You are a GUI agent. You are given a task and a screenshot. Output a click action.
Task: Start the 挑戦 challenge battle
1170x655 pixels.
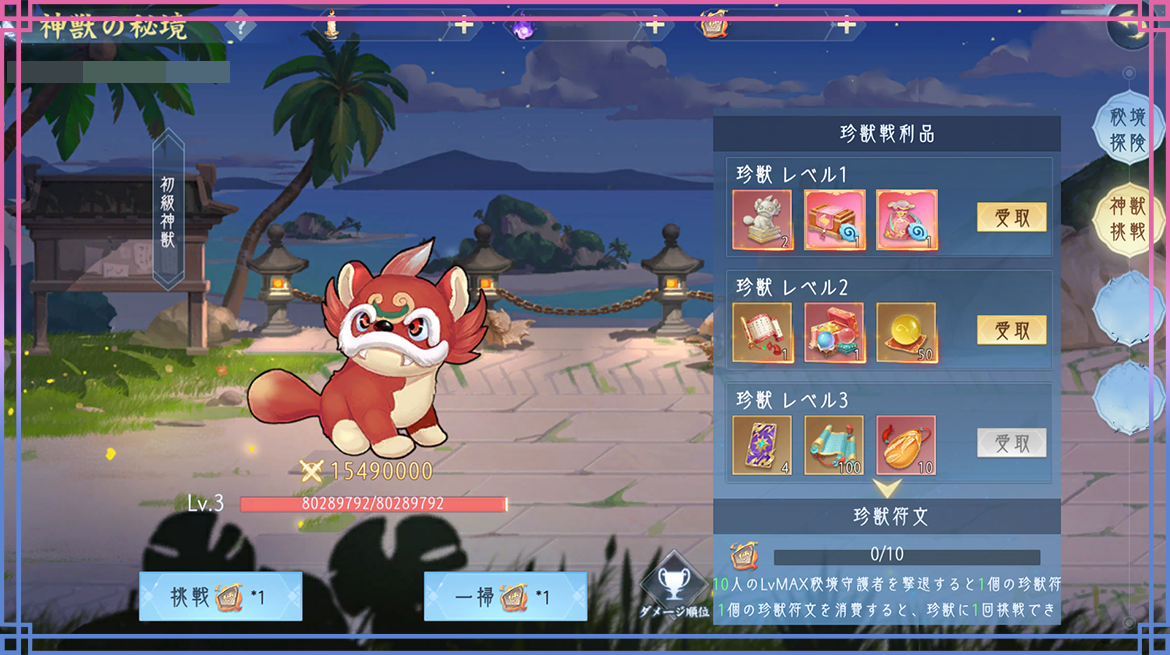pyautogui.click(x=220, y=597)
